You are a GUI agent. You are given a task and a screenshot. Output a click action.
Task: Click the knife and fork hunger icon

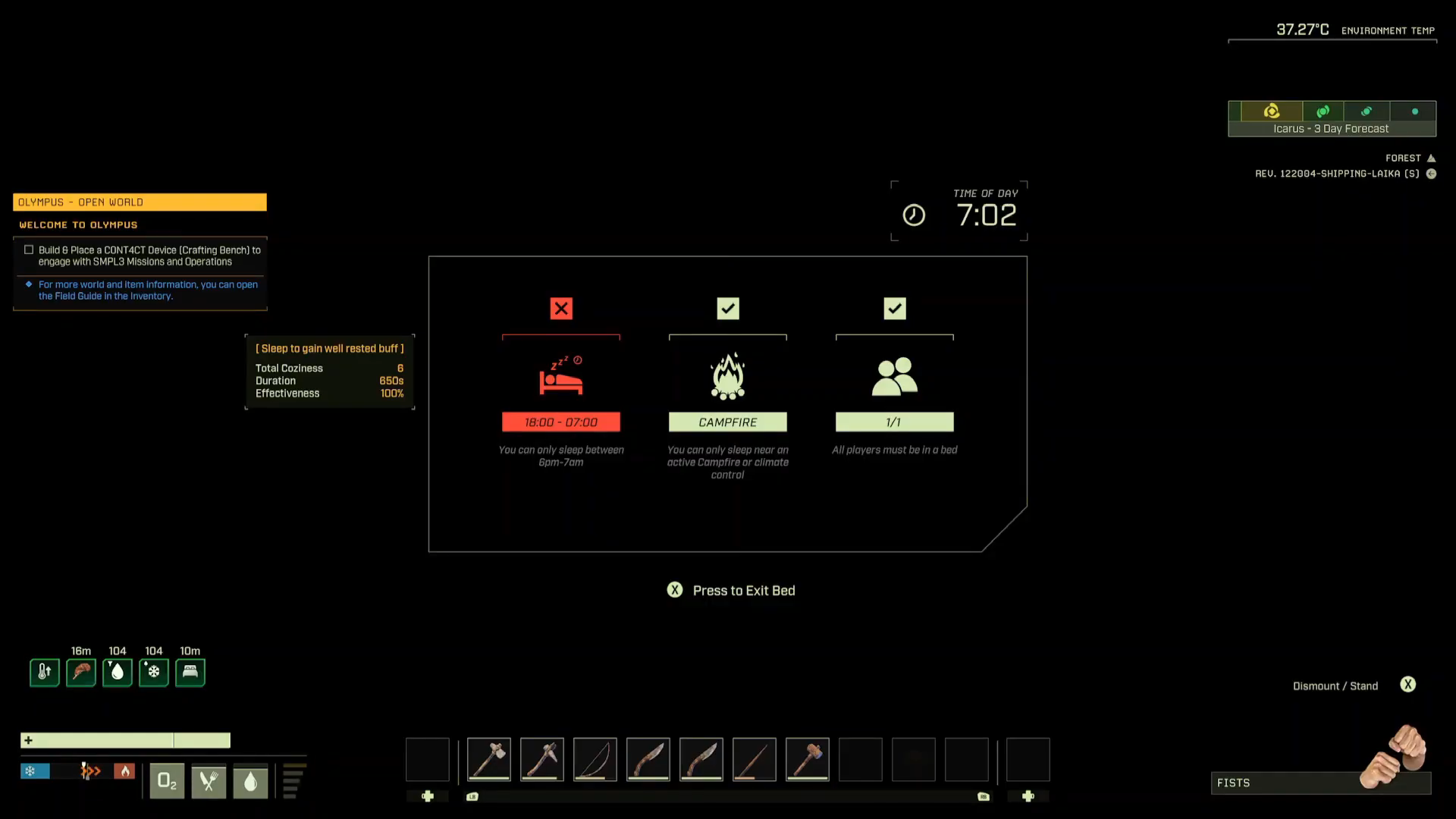[209, 781]
